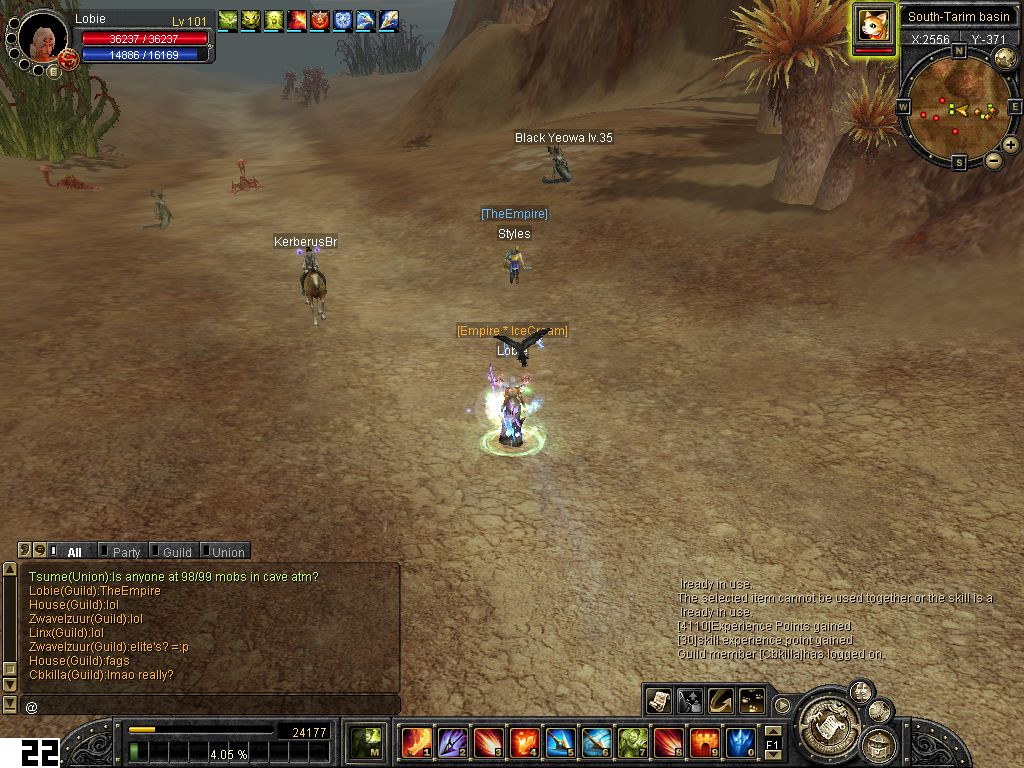
Task: Cast the fire burst skill in slot 4
Action: [524, 743]
